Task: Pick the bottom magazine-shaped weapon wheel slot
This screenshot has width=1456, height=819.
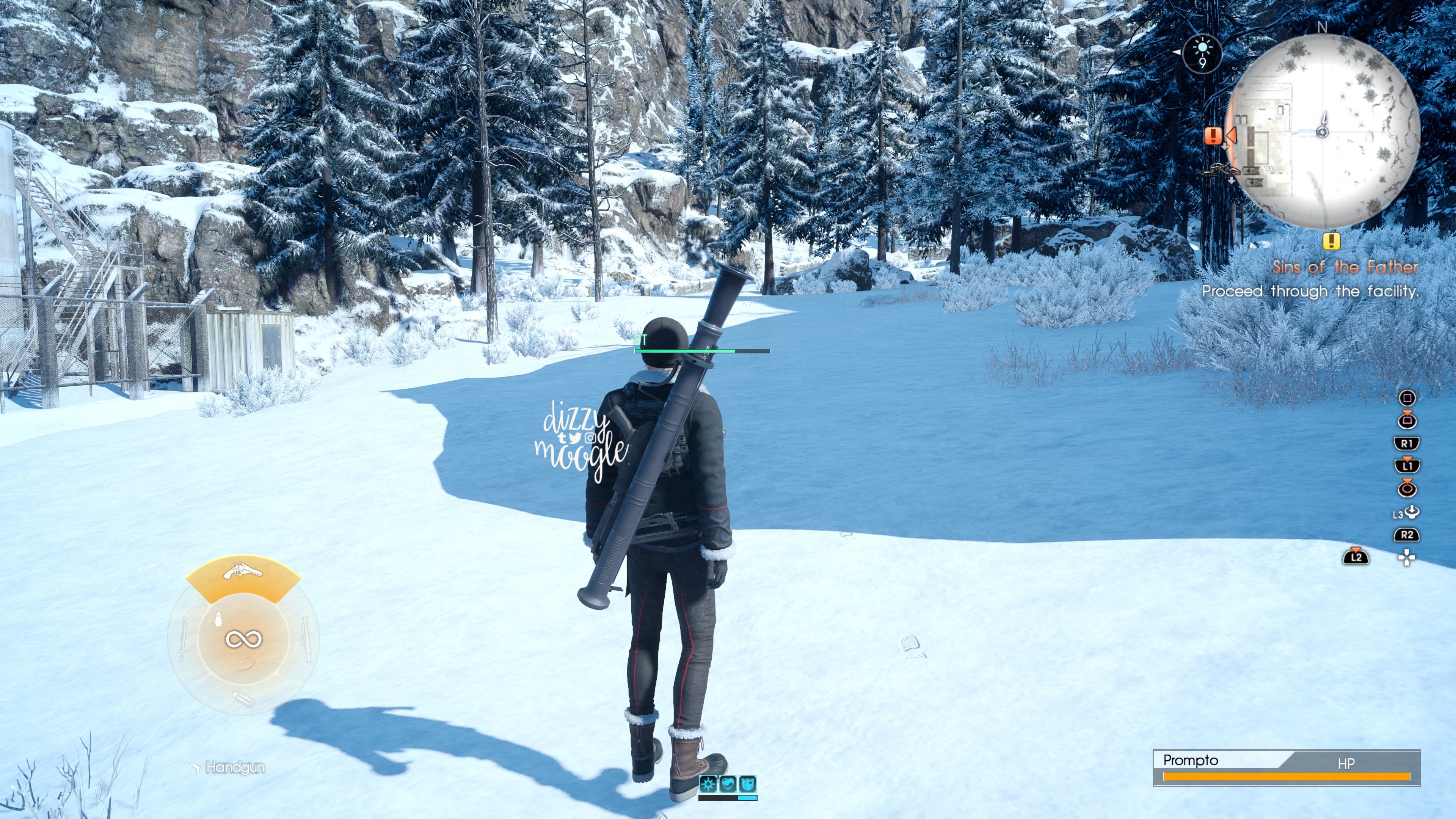Action: pos(243,699)
